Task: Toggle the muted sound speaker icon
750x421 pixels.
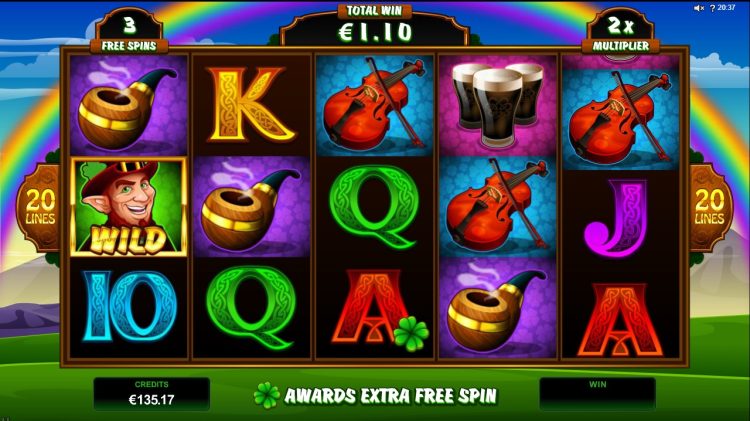Action: 699,8
